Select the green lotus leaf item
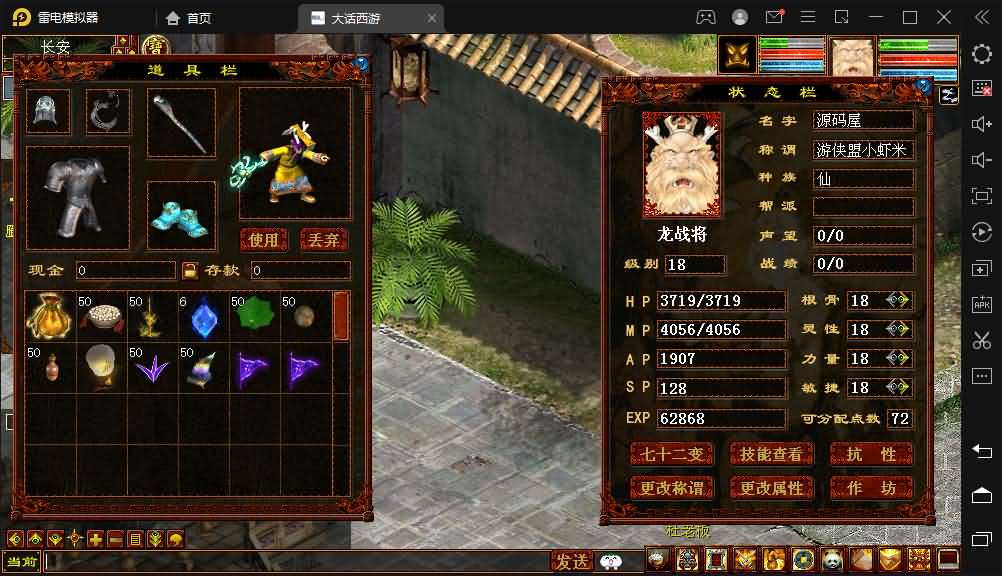 (x=254, y=316)
